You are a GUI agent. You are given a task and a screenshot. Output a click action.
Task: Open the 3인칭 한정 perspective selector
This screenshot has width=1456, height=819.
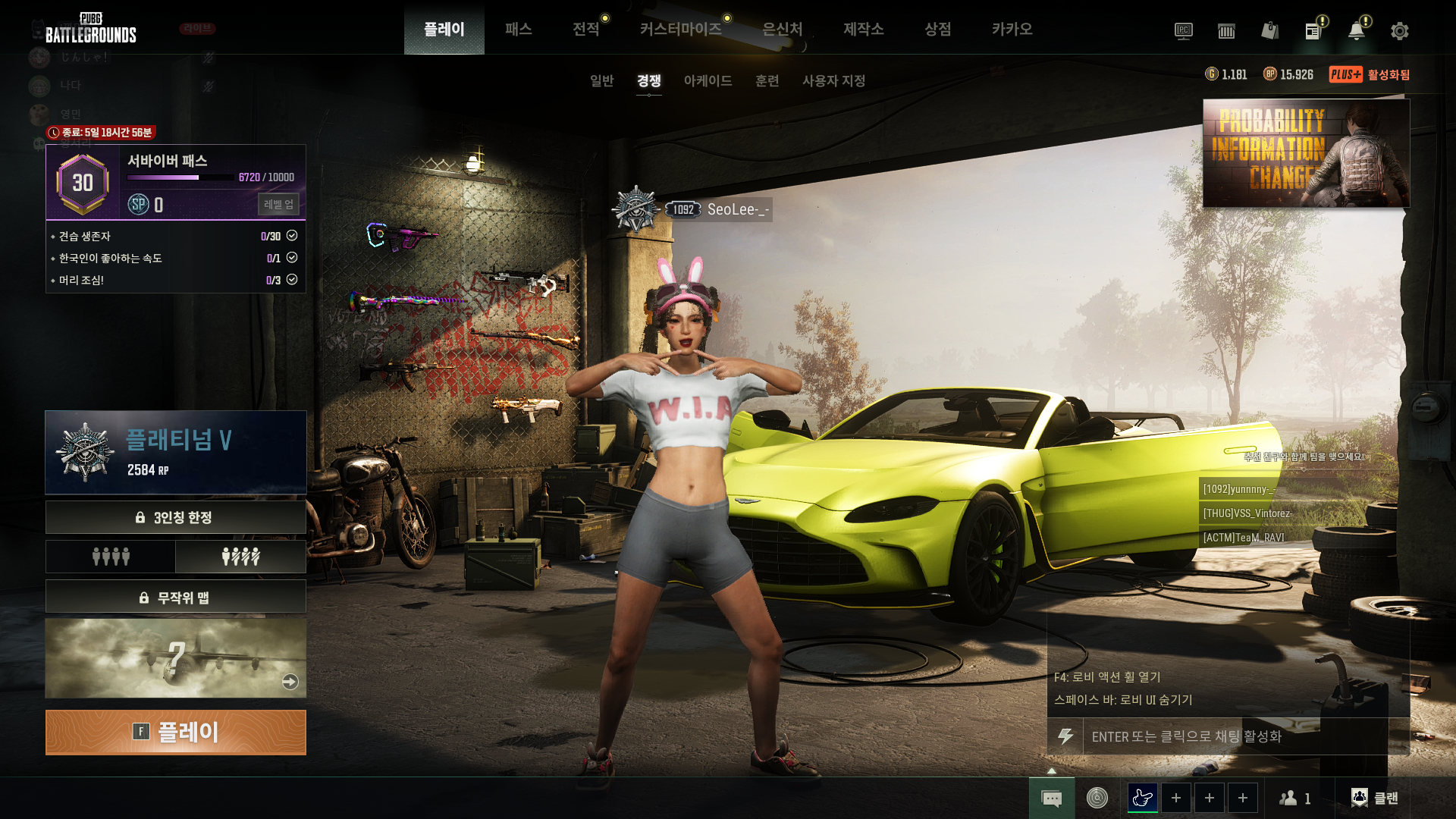point(175,517)
